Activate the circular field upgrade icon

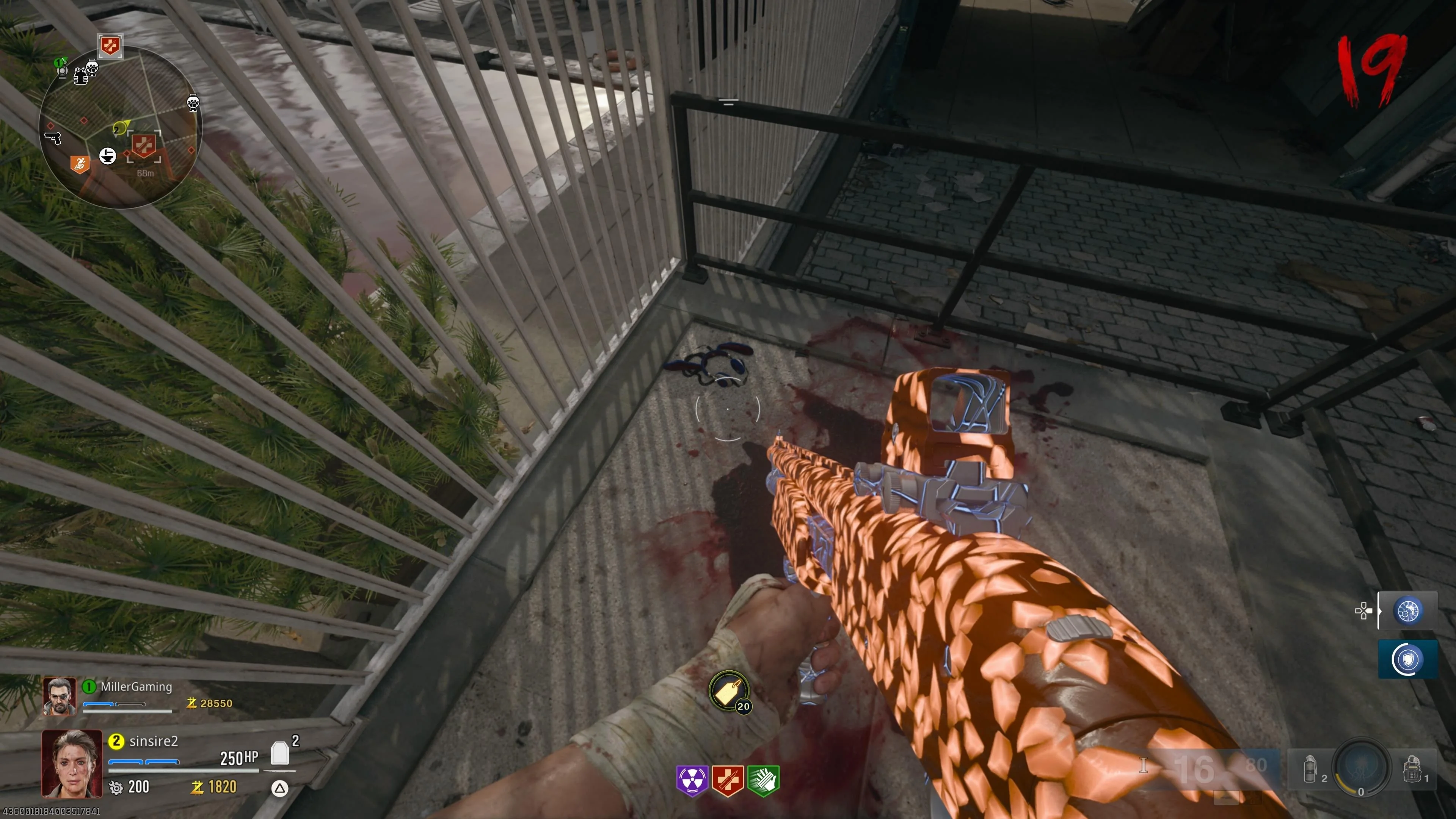pos(1362,767)
